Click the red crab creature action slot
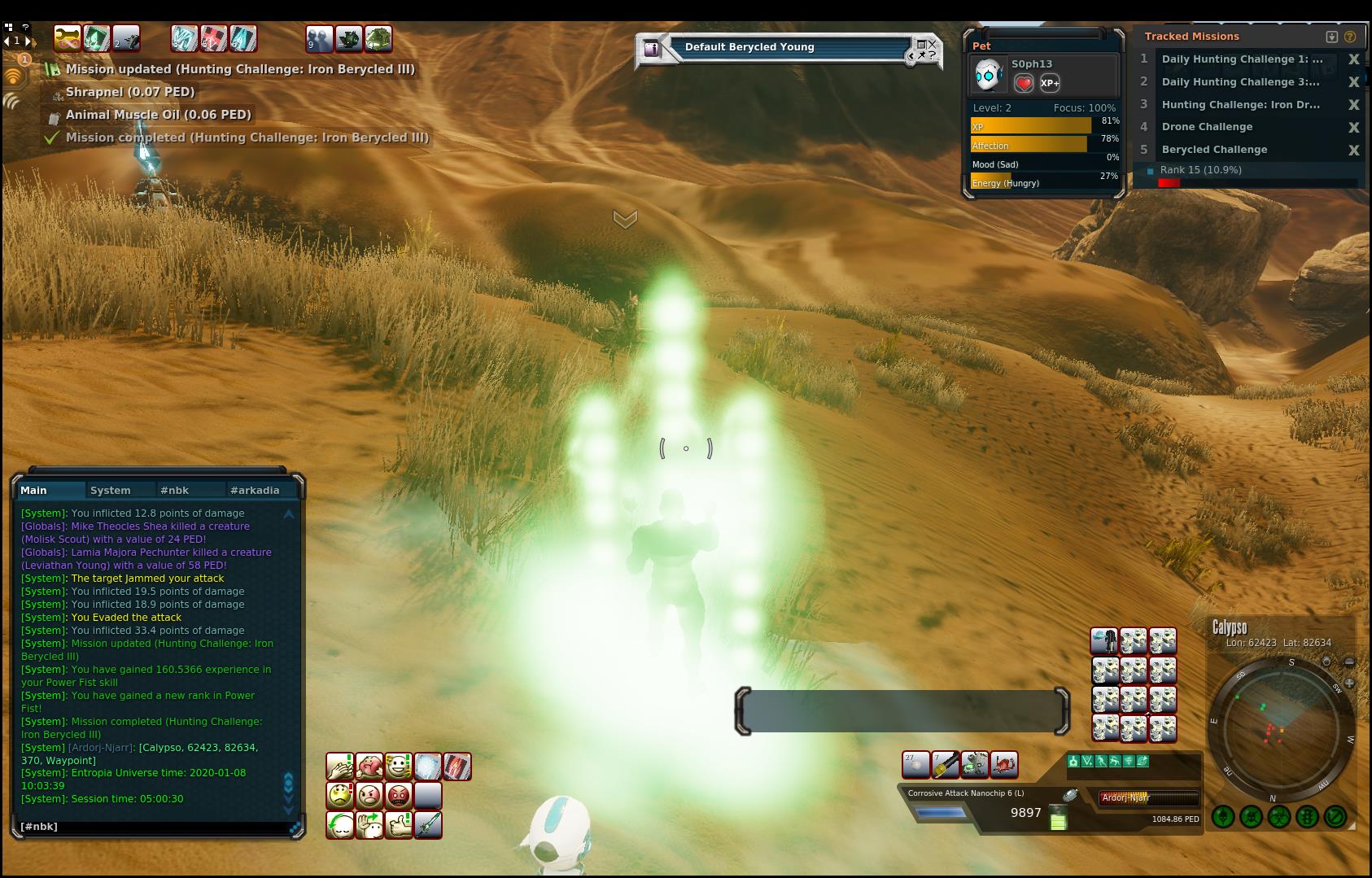 pos(1004,765)
